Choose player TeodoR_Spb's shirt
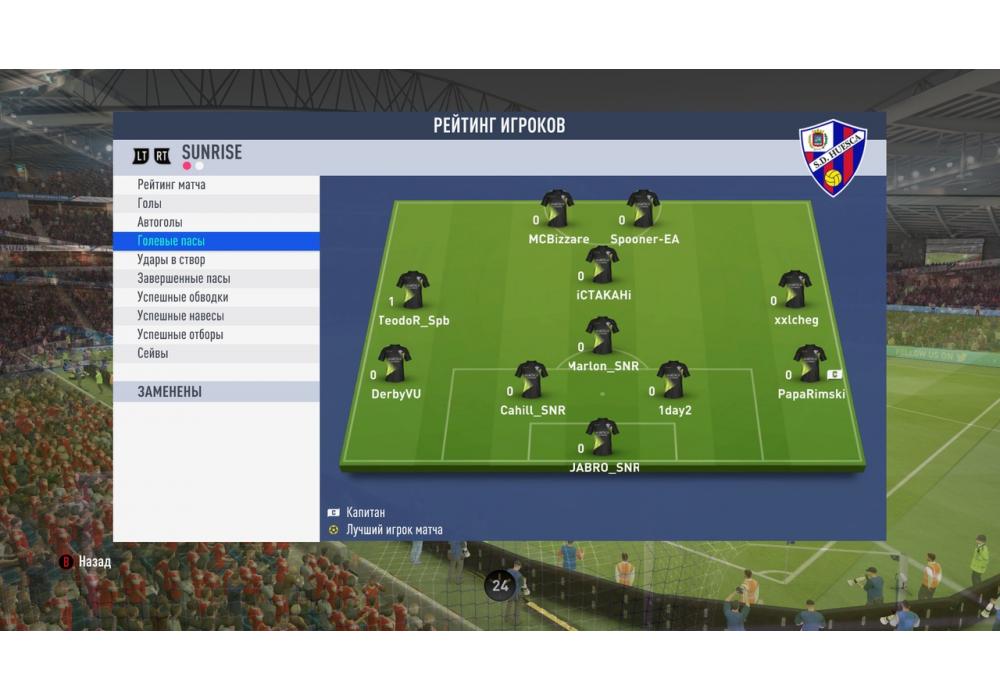Viewport: 1000px width, 700px height. click(412, 290)
